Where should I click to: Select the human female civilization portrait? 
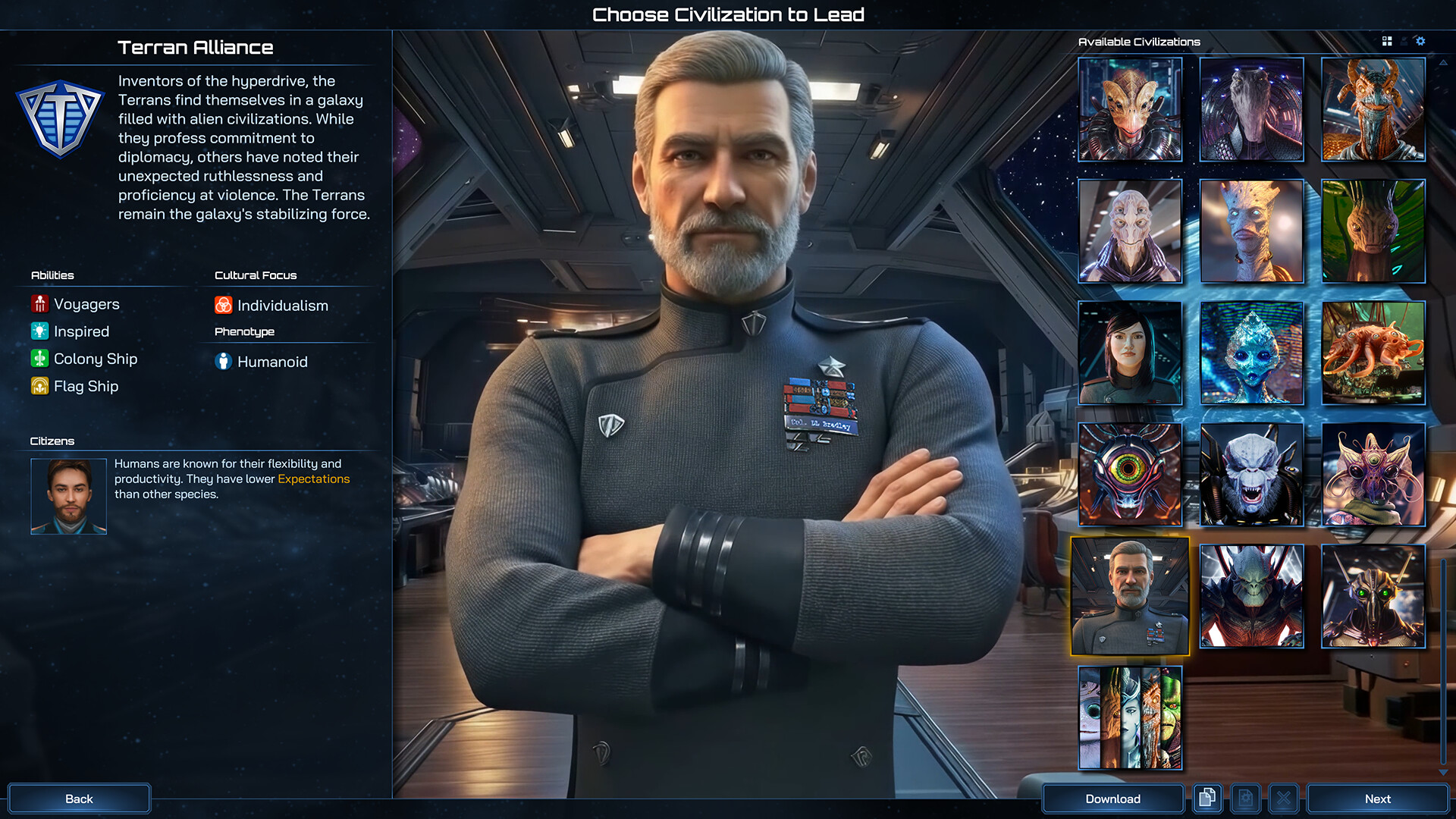[1129, 353]
